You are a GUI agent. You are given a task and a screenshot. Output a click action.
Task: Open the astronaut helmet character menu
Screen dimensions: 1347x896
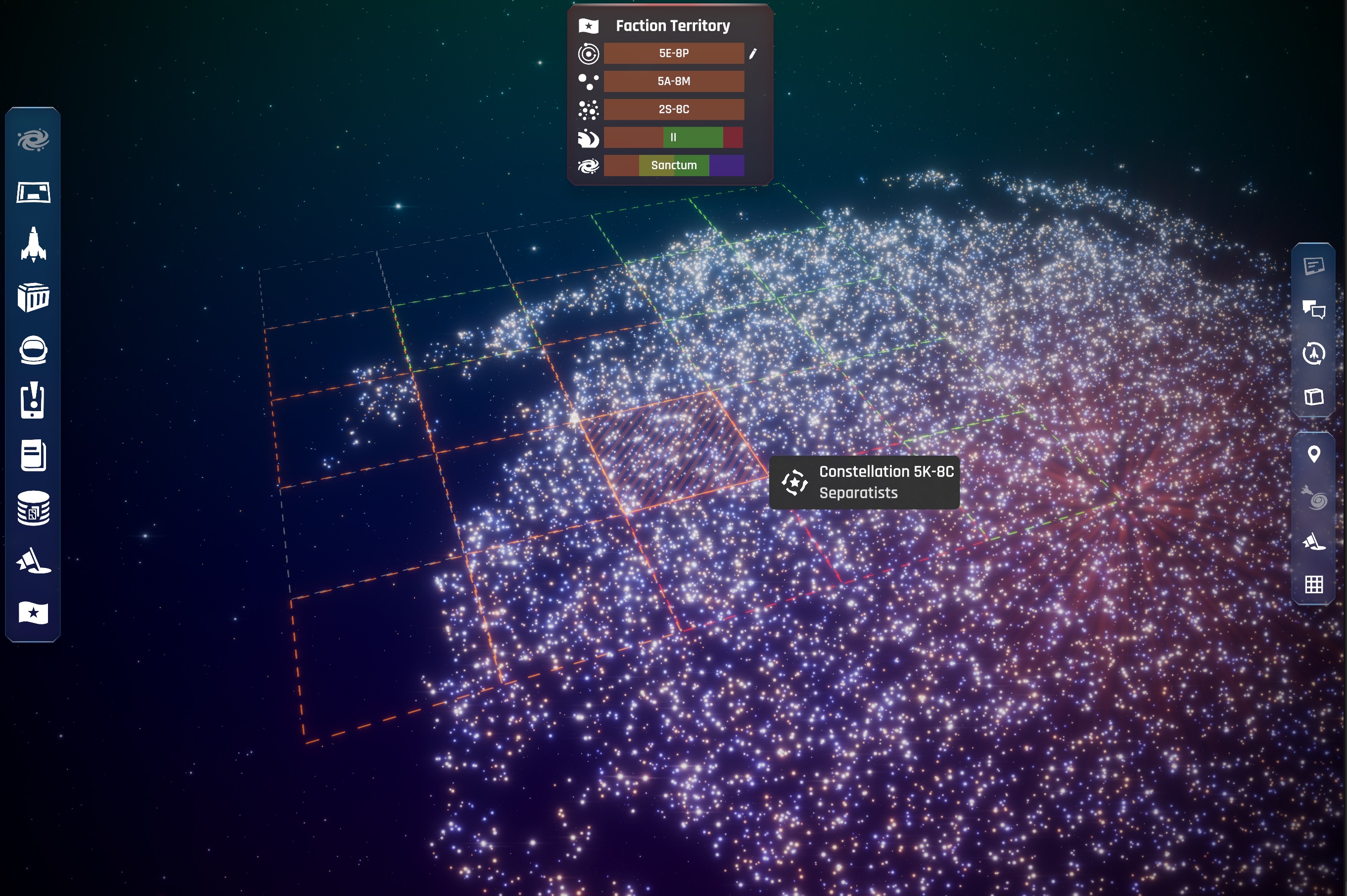pyautogui.click(x=33, y=350)
